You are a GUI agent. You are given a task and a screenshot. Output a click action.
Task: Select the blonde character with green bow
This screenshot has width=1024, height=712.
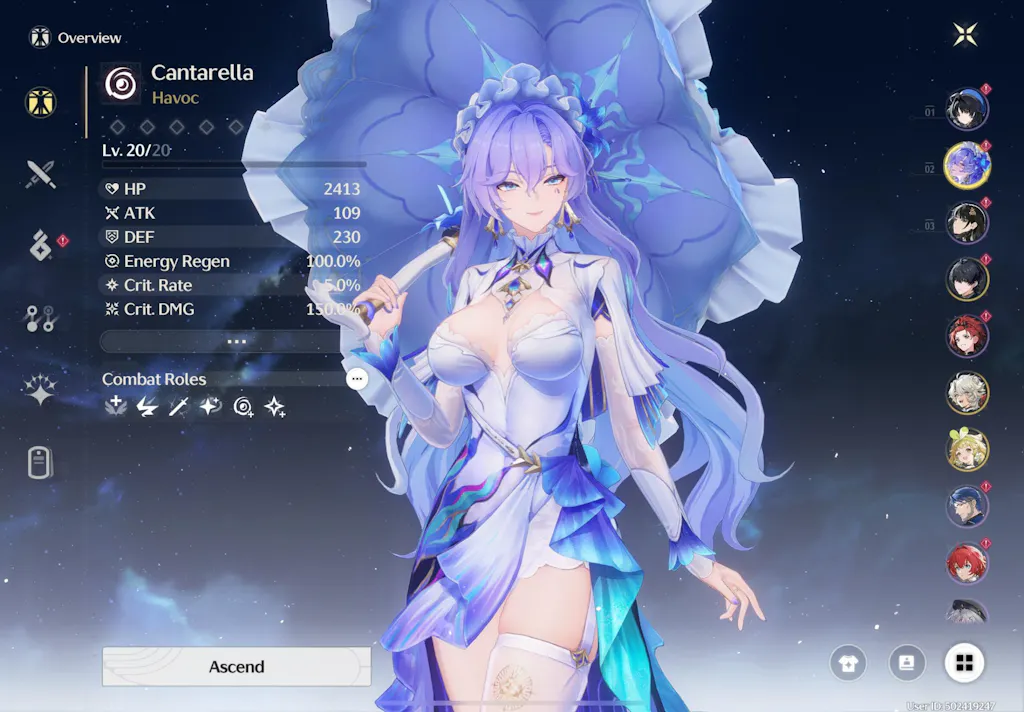[967, 450]
